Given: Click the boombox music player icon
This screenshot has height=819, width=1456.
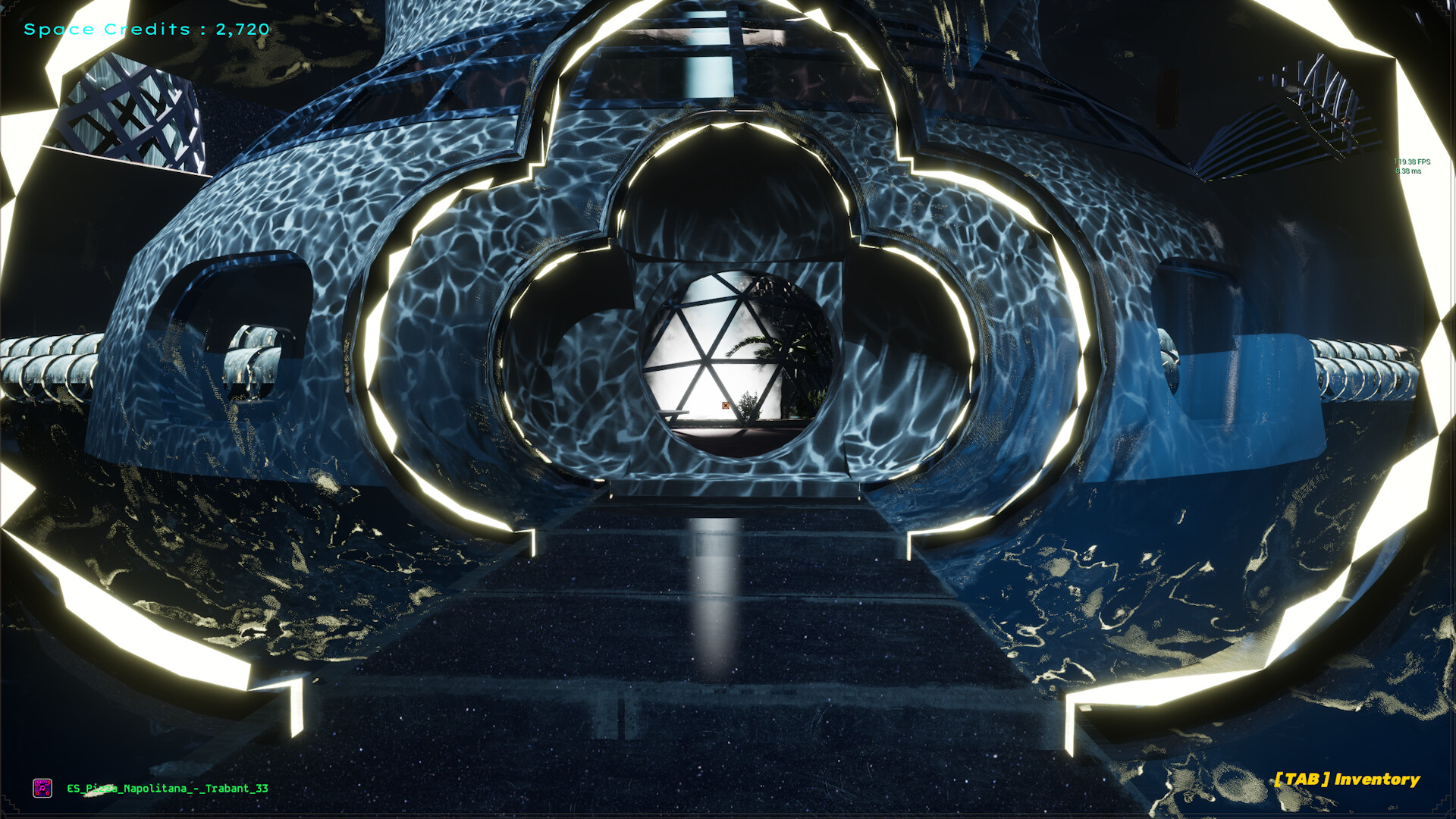Looking at the screenshot, I should tap(42, 788).
